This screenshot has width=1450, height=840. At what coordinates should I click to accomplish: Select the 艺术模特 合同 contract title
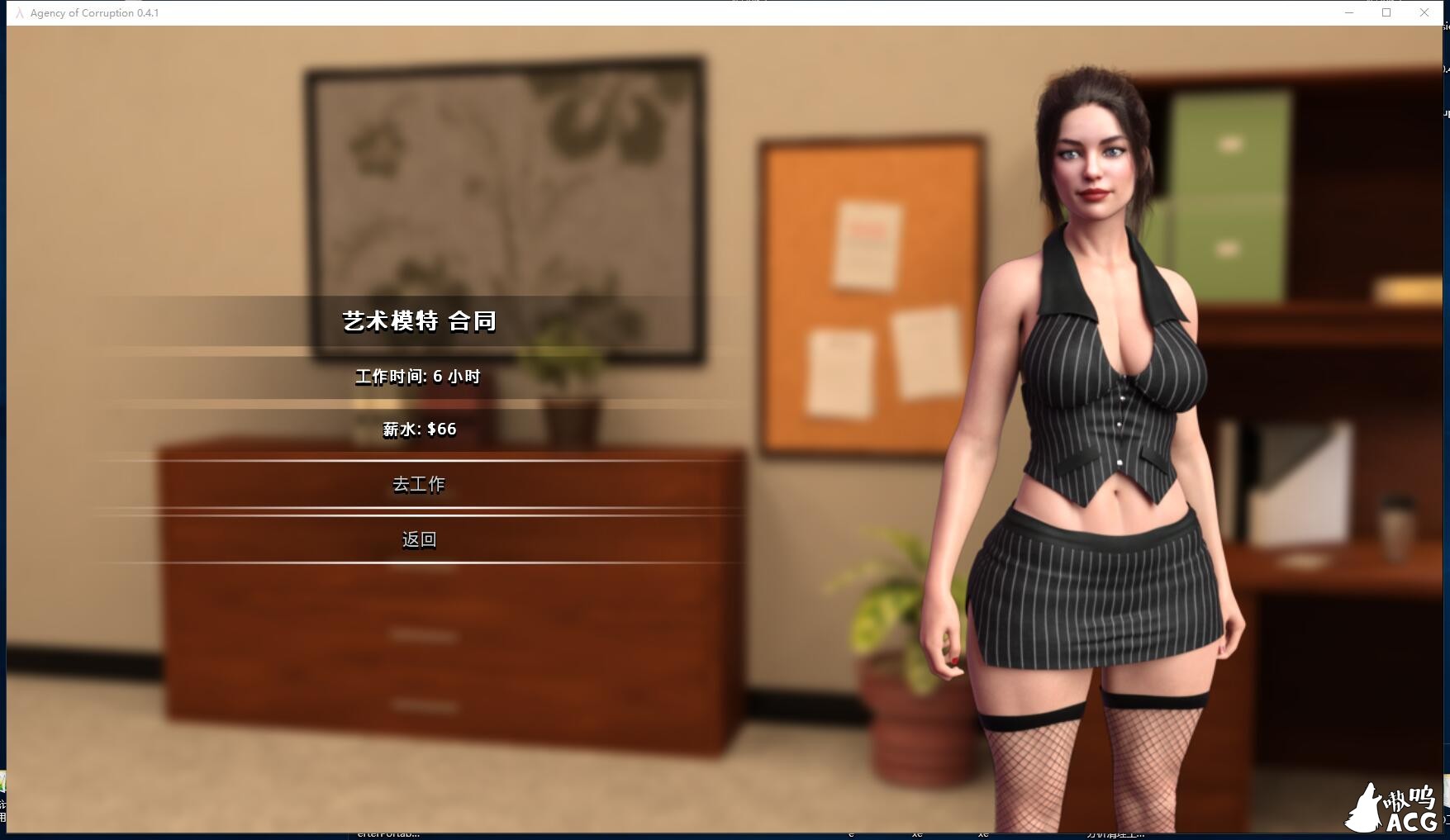(x=421, y=320)
